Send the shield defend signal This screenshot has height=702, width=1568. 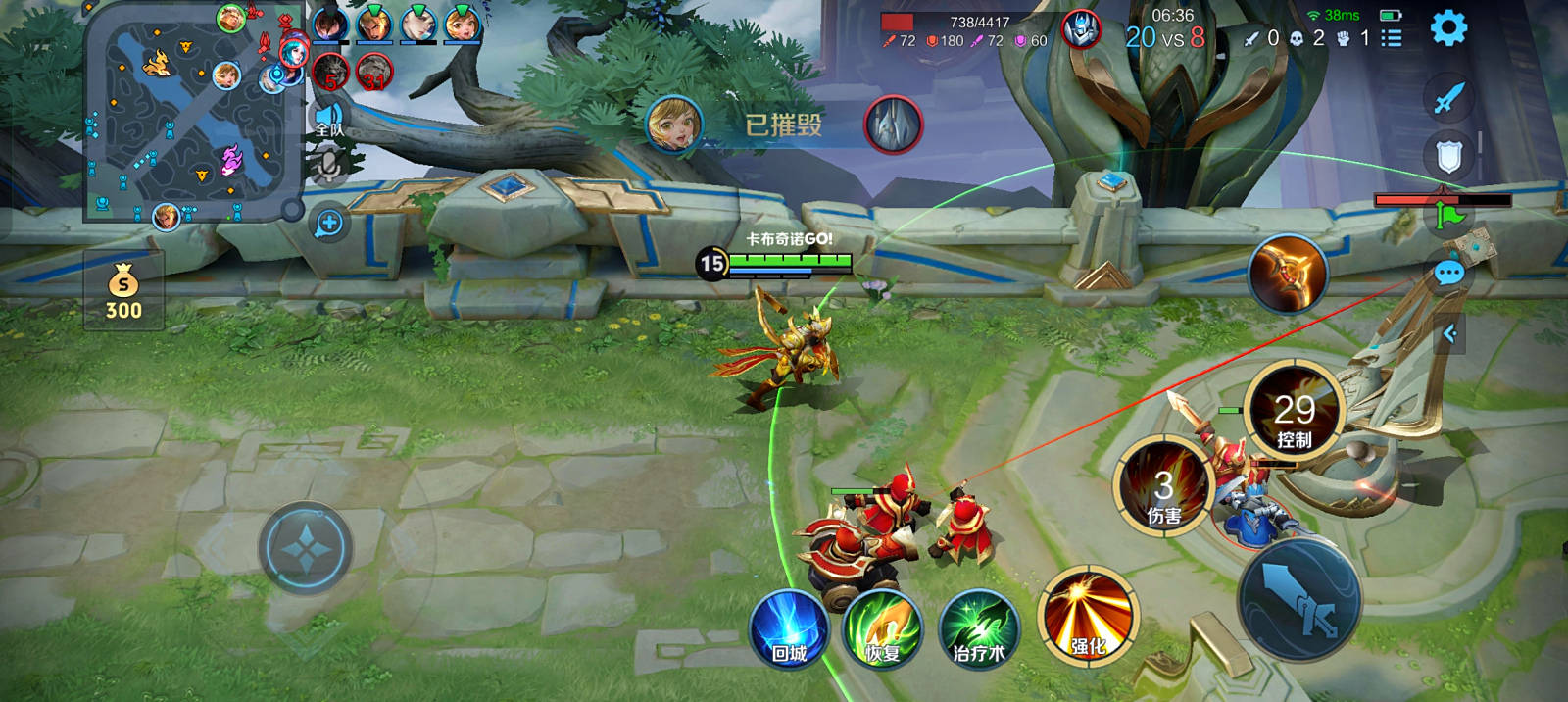(1448, 156)
